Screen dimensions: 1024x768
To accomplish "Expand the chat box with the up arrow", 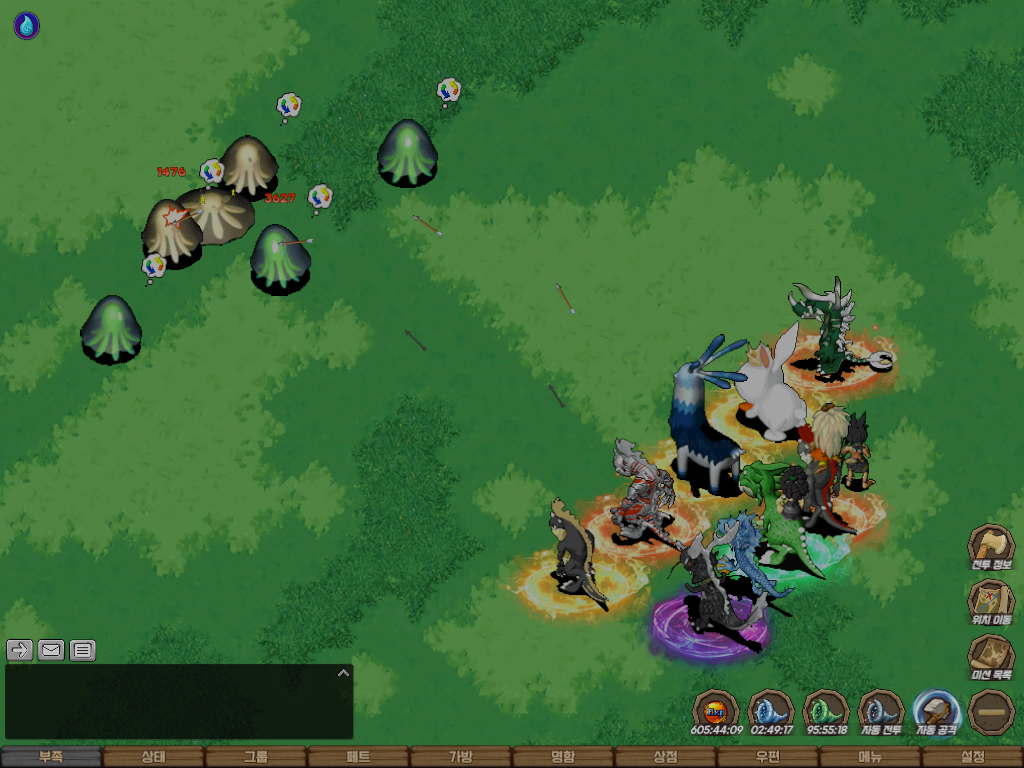I will tap(343, 673).
